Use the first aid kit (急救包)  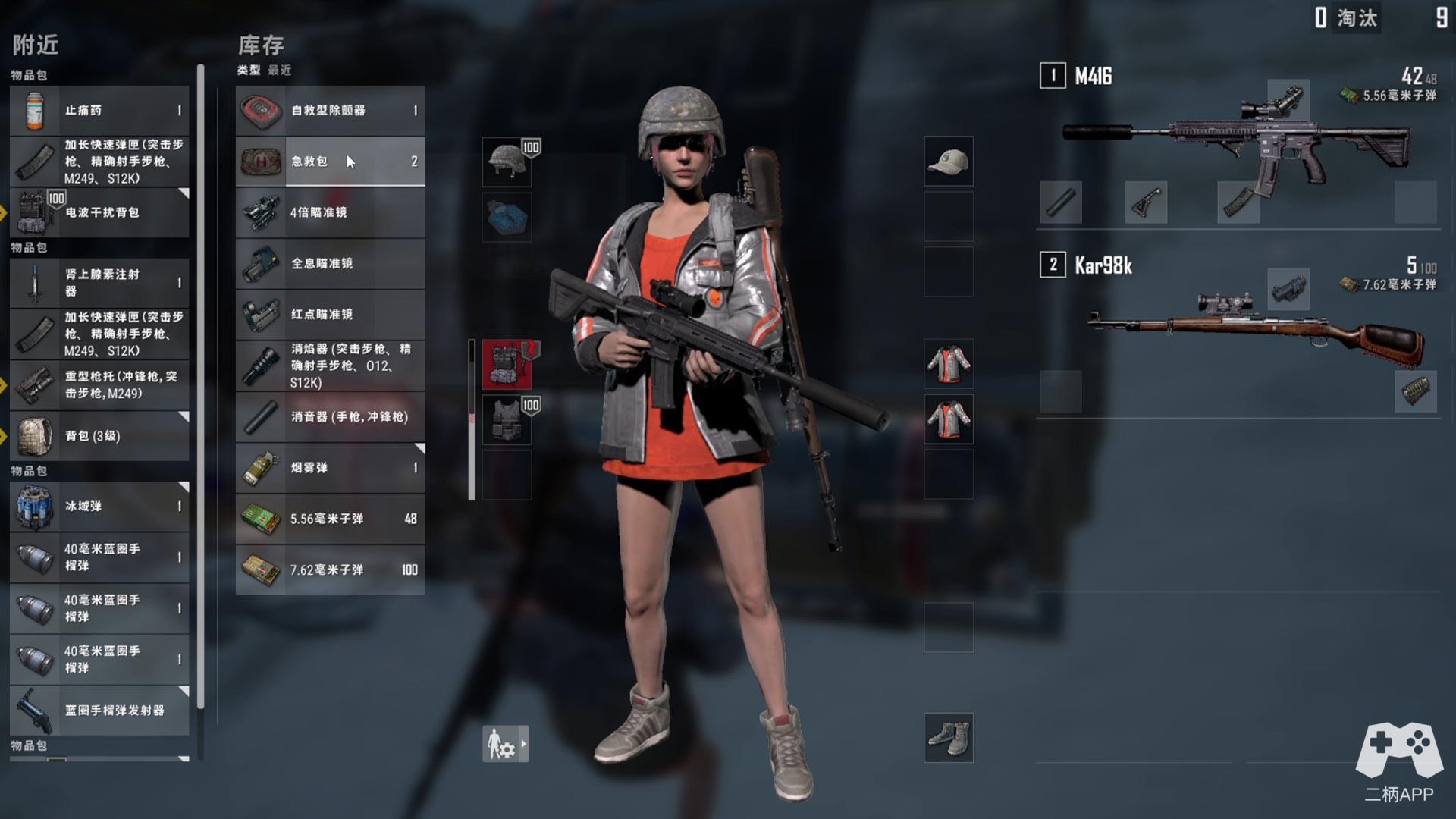330,162
